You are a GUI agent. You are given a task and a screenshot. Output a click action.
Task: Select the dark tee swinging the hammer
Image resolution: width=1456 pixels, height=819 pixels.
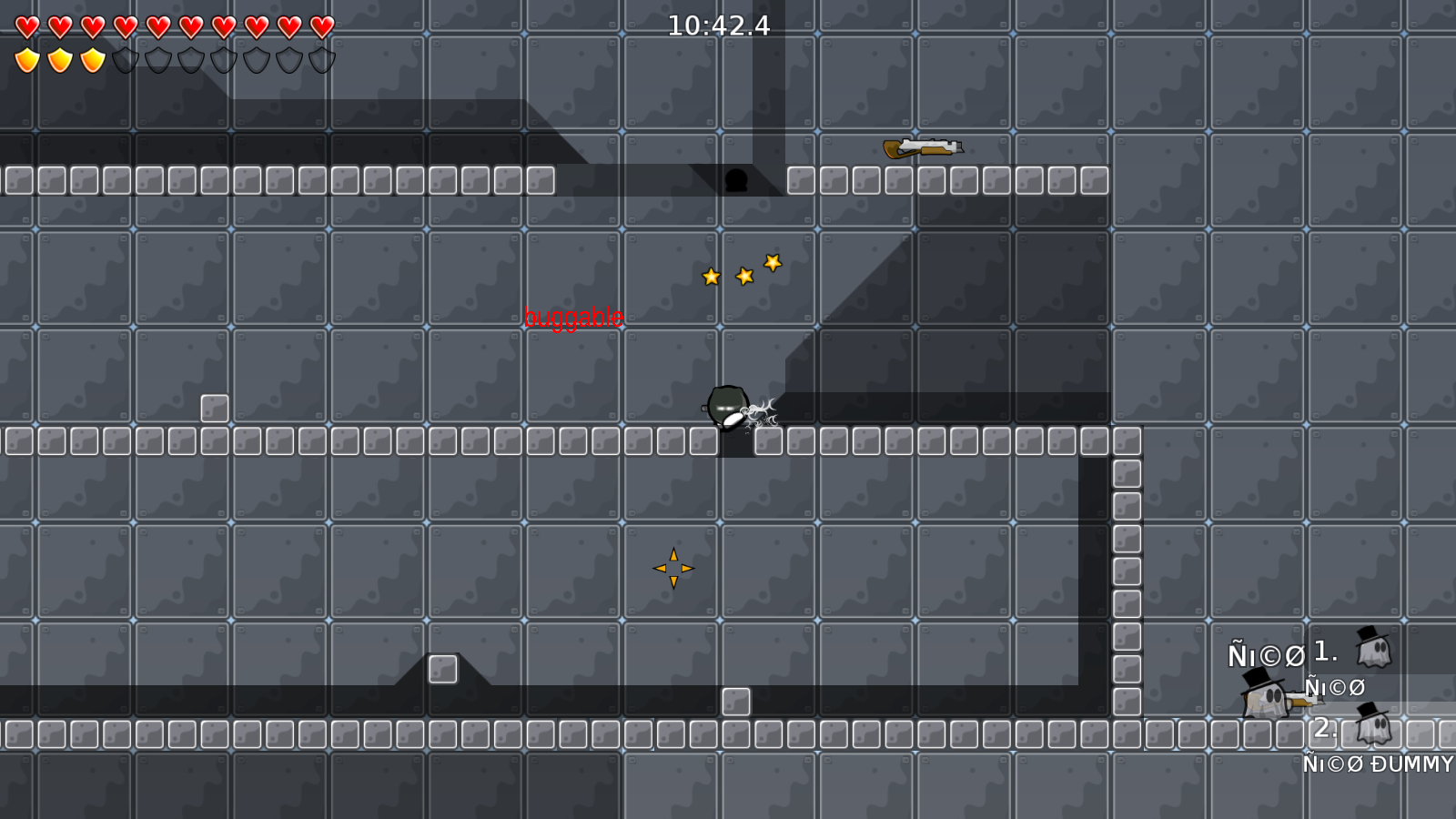(x=726, y=406)
